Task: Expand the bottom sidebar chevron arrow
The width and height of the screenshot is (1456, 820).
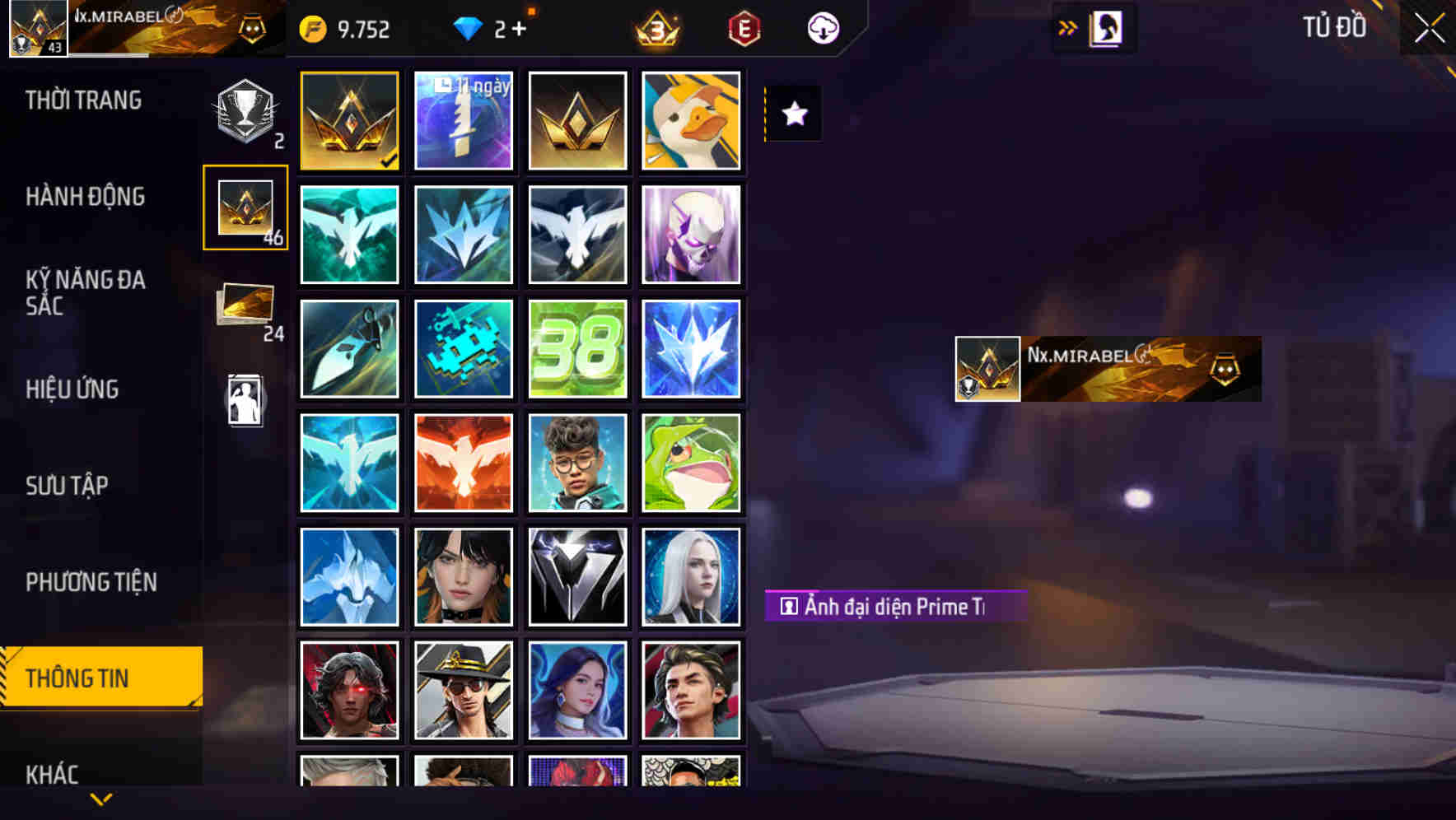Action: (x=100, y=797)
